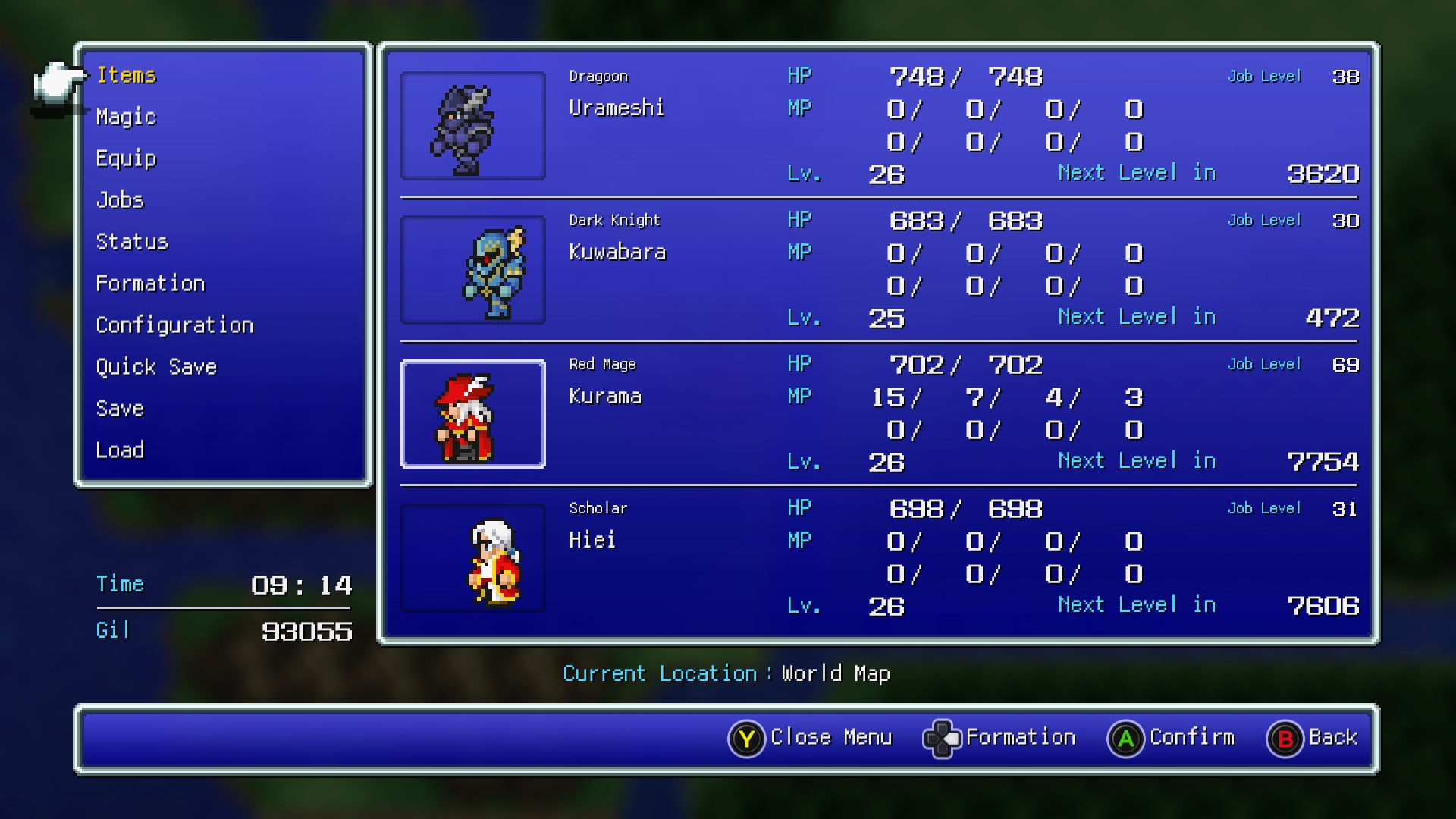Choose Jobs from the menu
The width and height of the screenshot is (1456, 819).
pyautogui.click(x=120, y=200)
